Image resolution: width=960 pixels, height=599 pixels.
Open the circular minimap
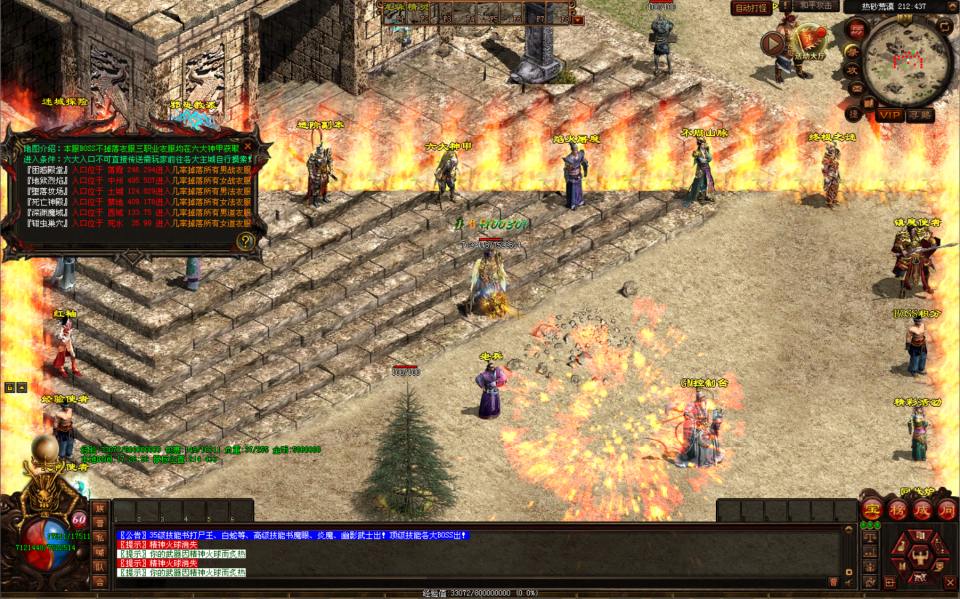pos(907,61)
